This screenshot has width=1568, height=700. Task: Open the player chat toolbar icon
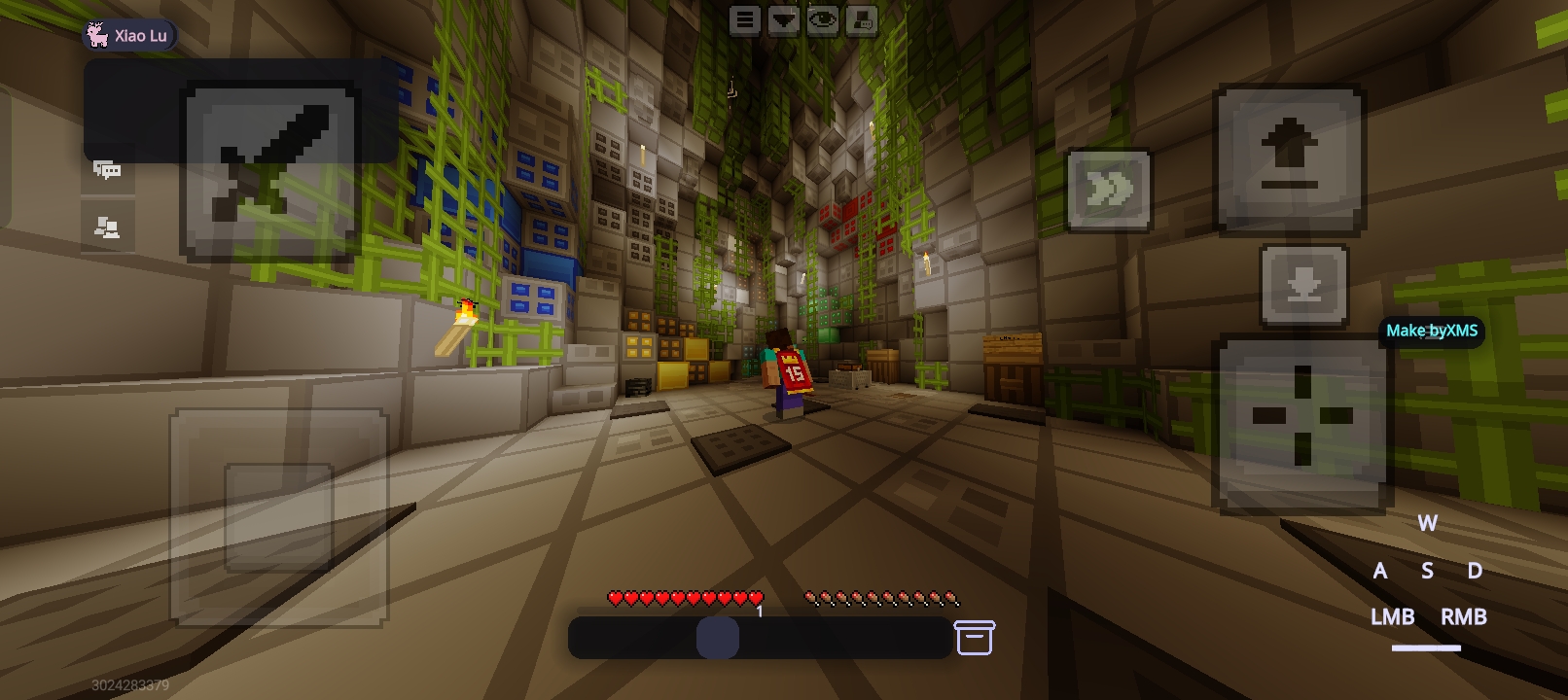point(862,20)
